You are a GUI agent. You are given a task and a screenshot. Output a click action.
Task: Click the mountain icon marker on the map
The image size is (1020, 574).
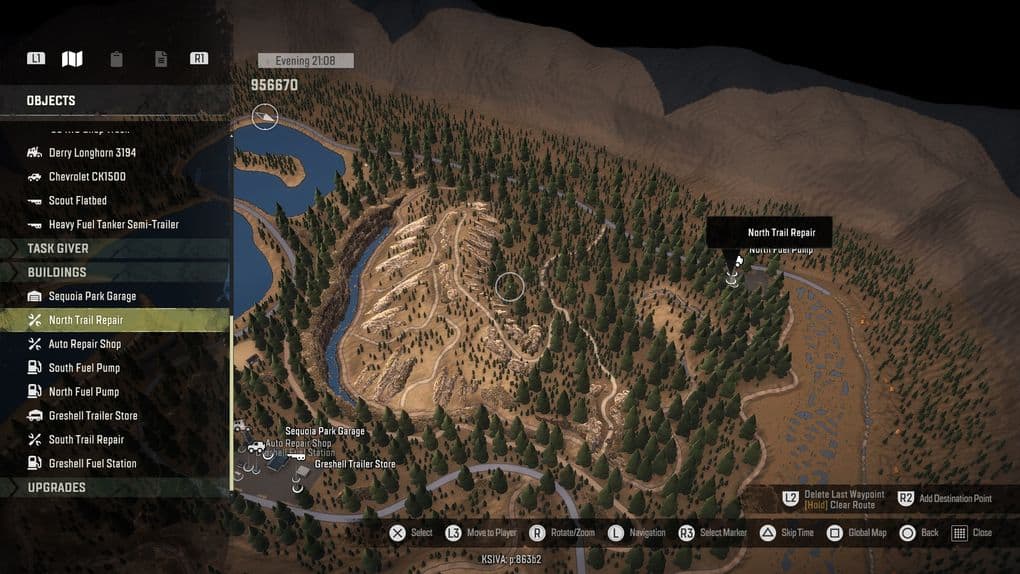point(265,117)
